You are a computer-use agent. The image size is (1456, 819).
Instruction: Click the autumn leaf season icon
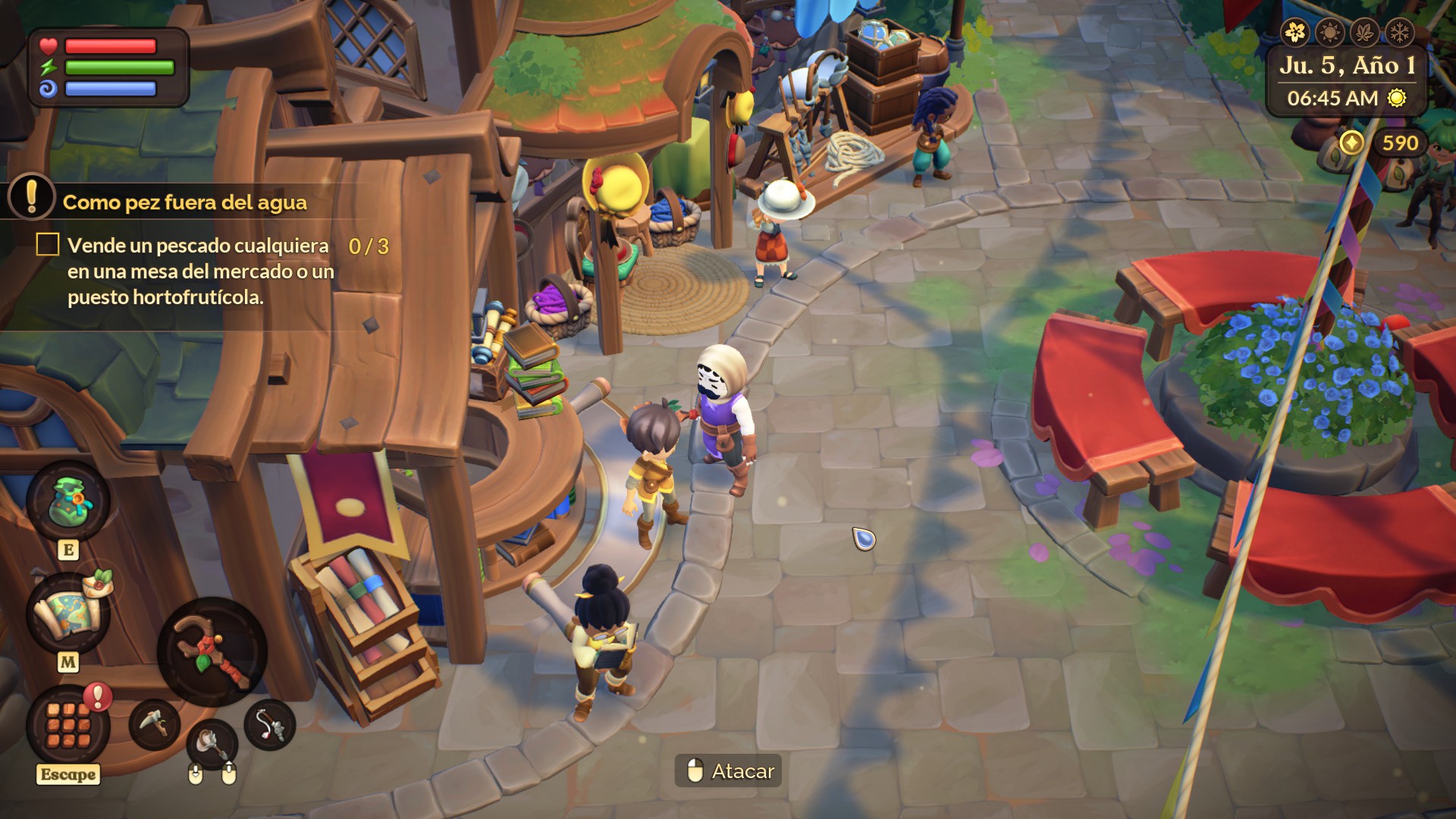1365,33
